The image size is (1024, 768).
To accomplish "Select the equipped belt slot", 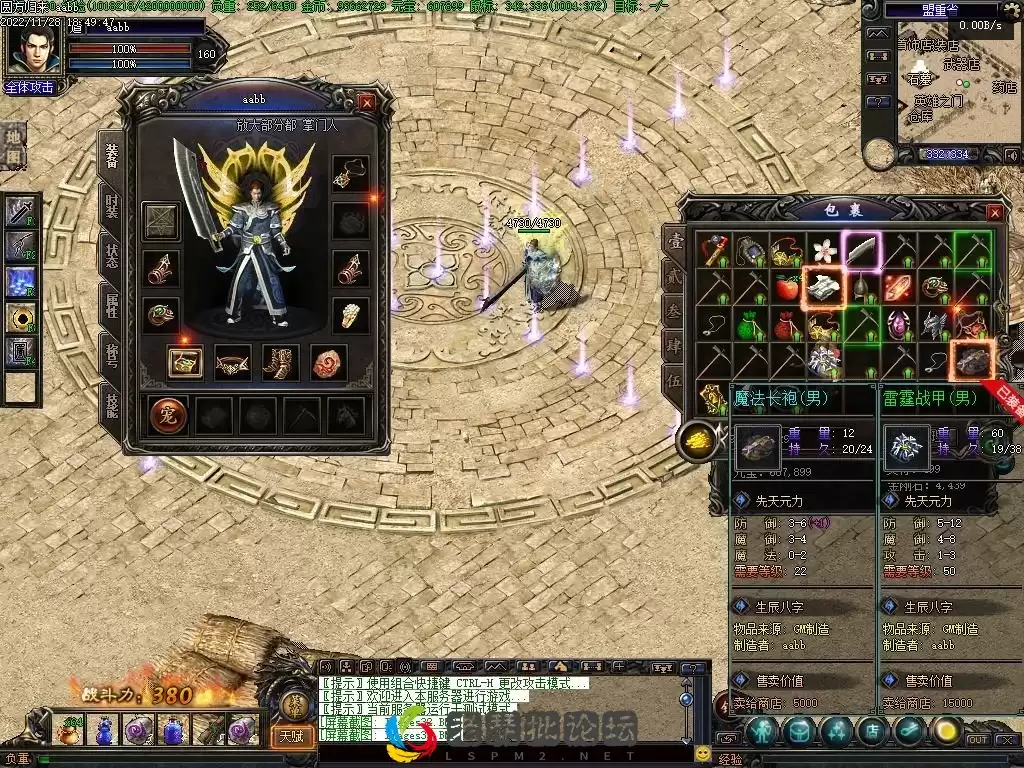I will 232,362.
